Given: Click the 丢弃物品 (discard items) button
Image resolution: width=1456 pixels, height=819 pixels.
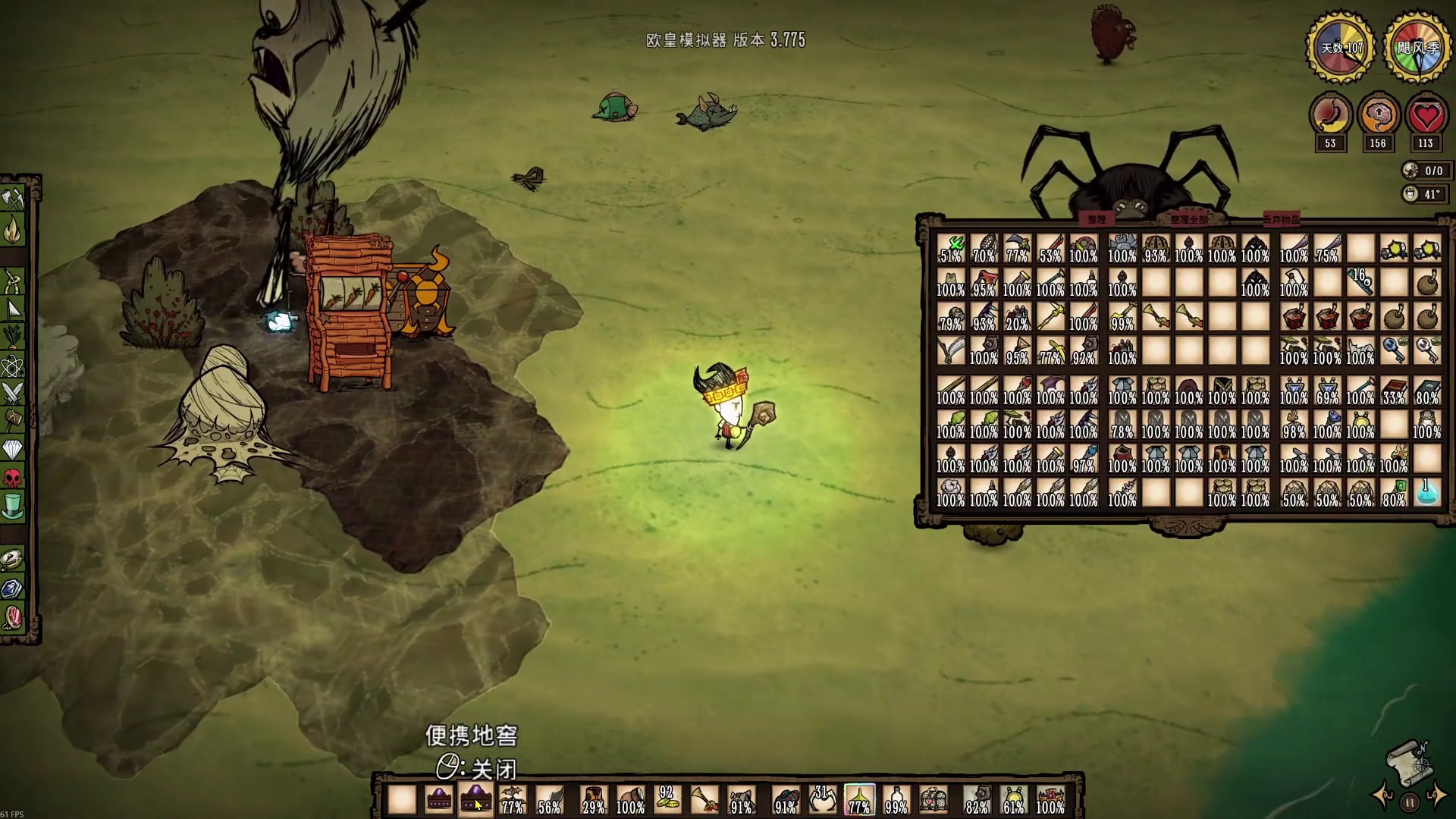Looking at the screenshot, I should tap(1281, 219).
